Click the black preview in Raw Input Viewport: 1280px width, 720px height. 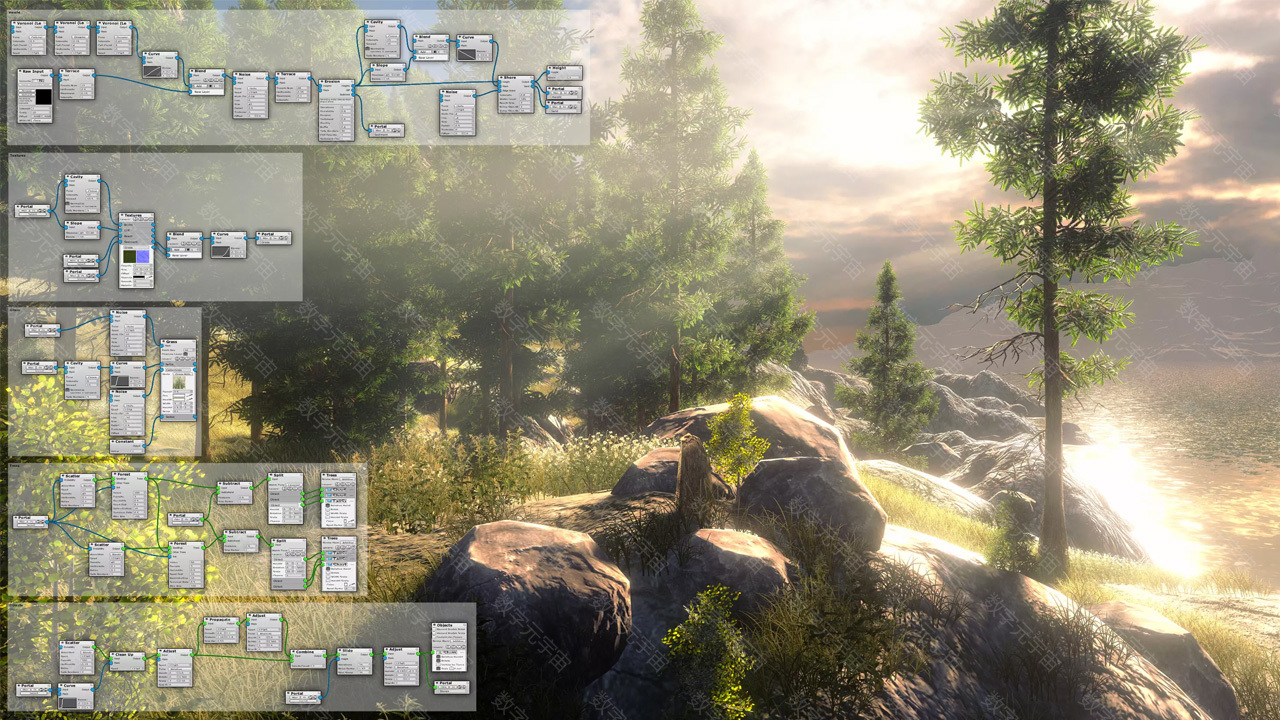pos(43,97)
